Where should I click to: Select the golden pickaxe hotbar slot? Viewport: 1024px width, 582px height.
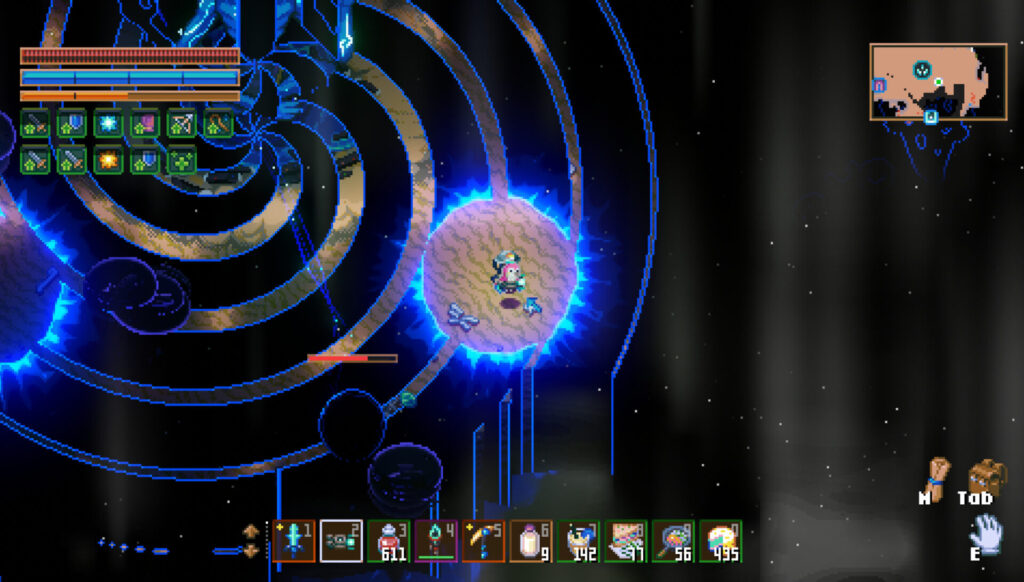[x=483, y=542]
